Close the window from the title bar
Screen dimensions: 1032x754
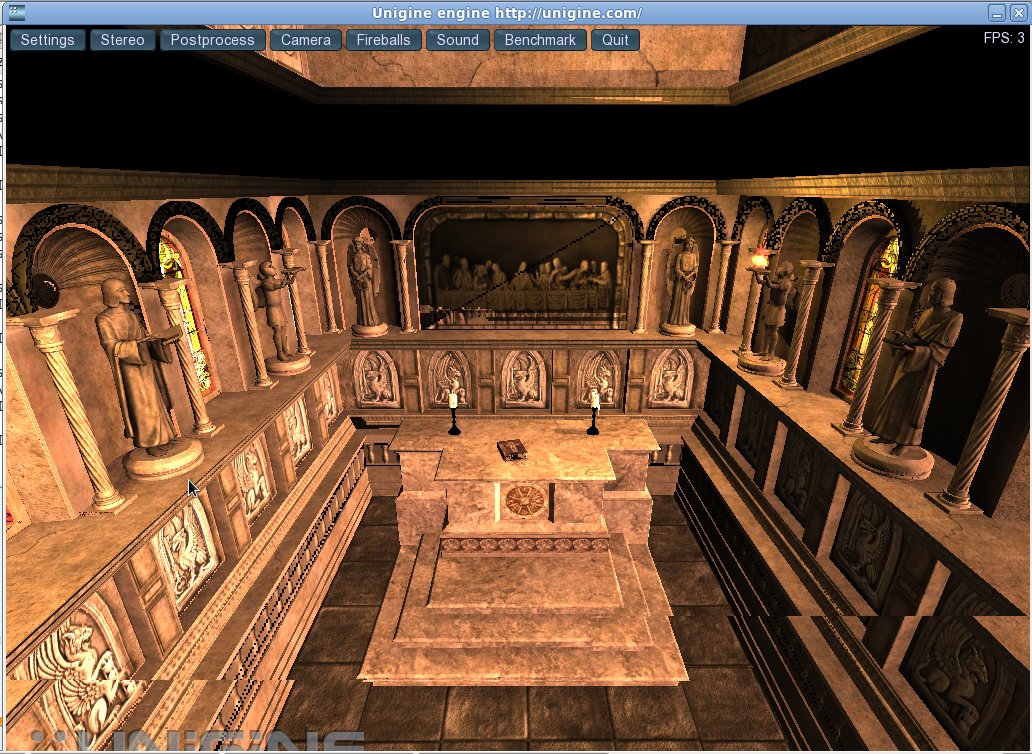click(x=1019, y=13)
